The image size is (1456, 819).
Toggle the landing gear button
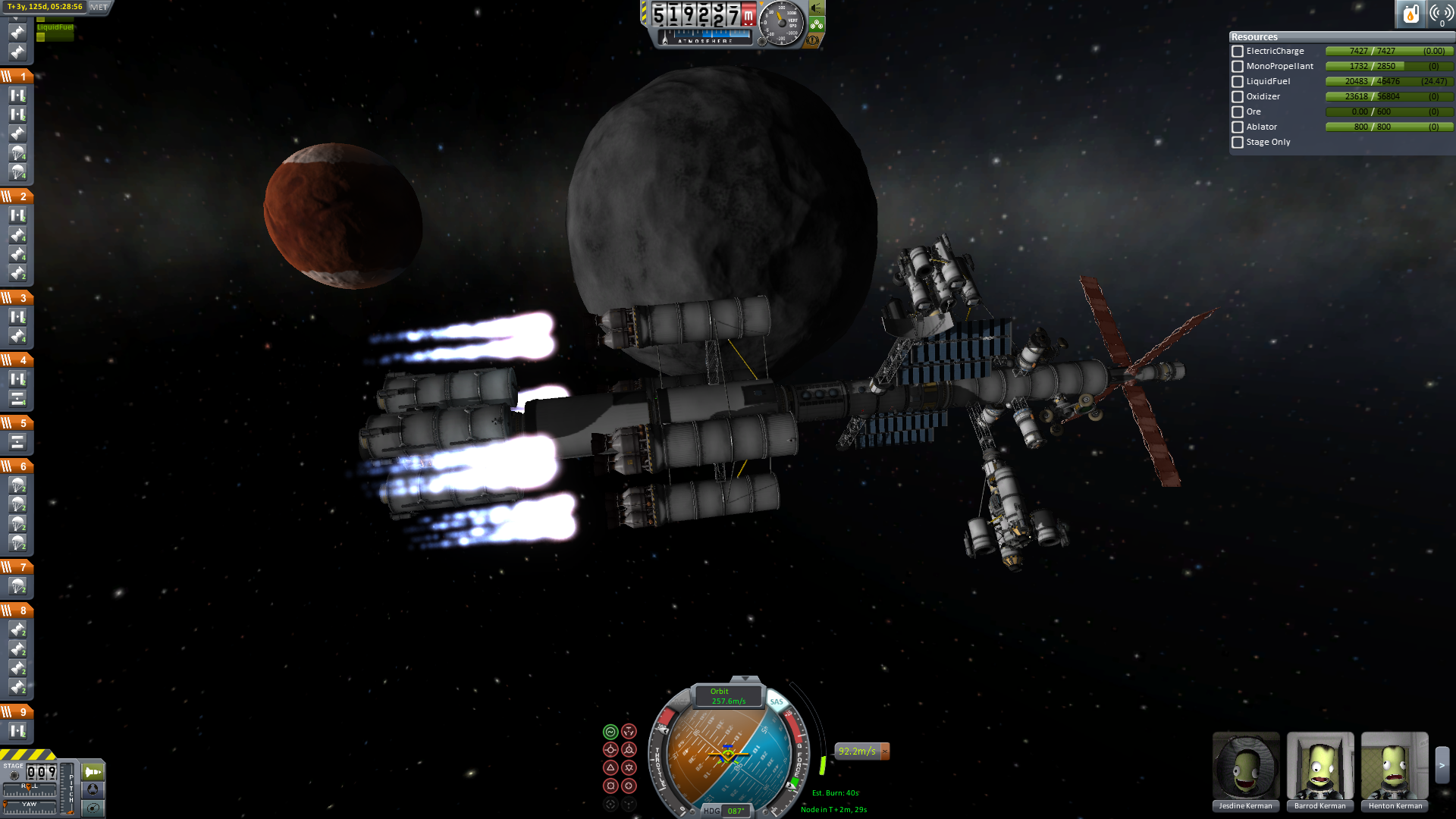tap(817, 24)
